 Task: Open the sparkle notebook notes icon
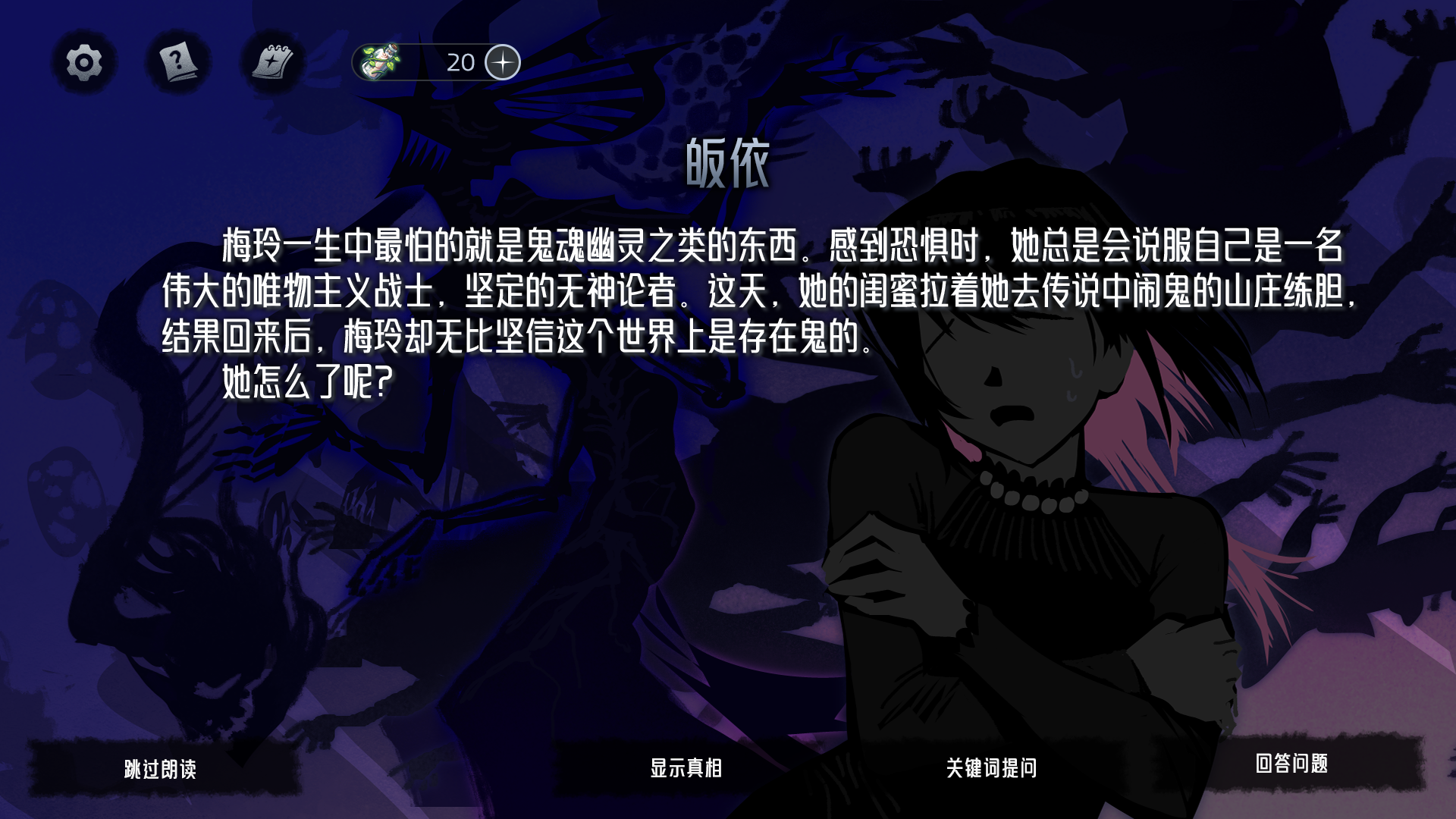tap(270, 62)
